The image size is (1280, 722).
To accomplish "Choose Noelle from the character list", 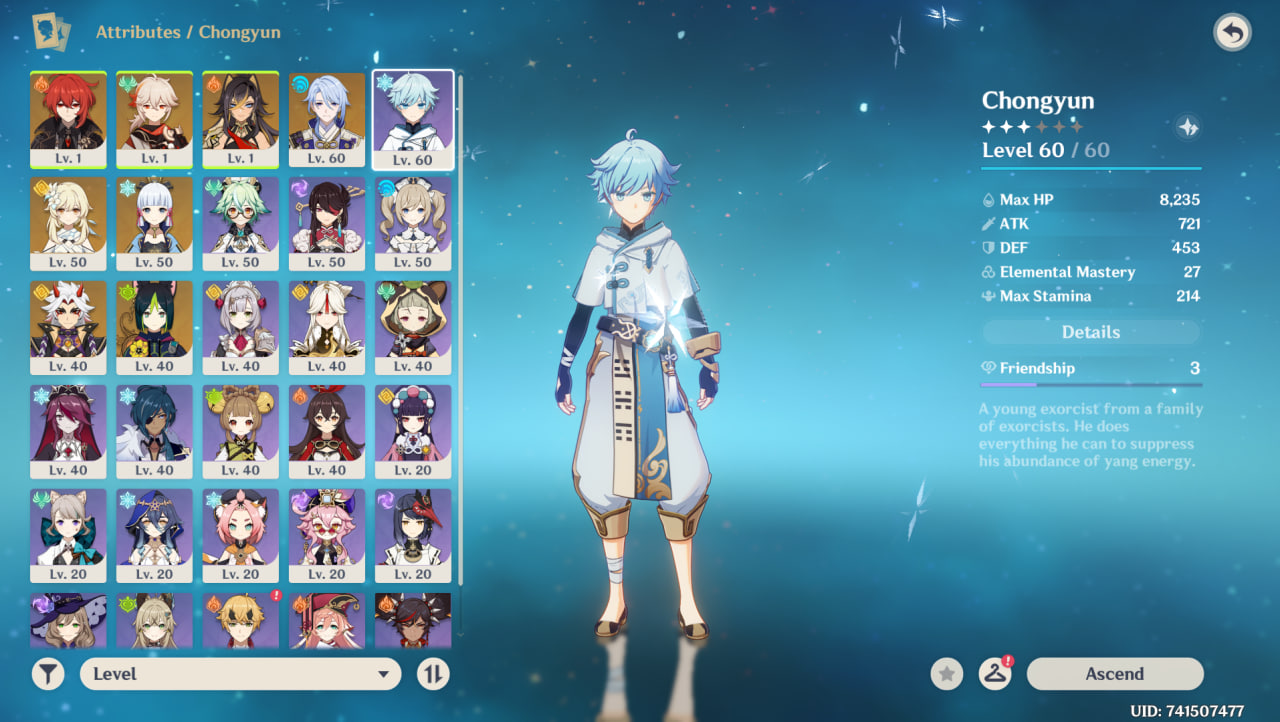I will [x=240, y=326].
